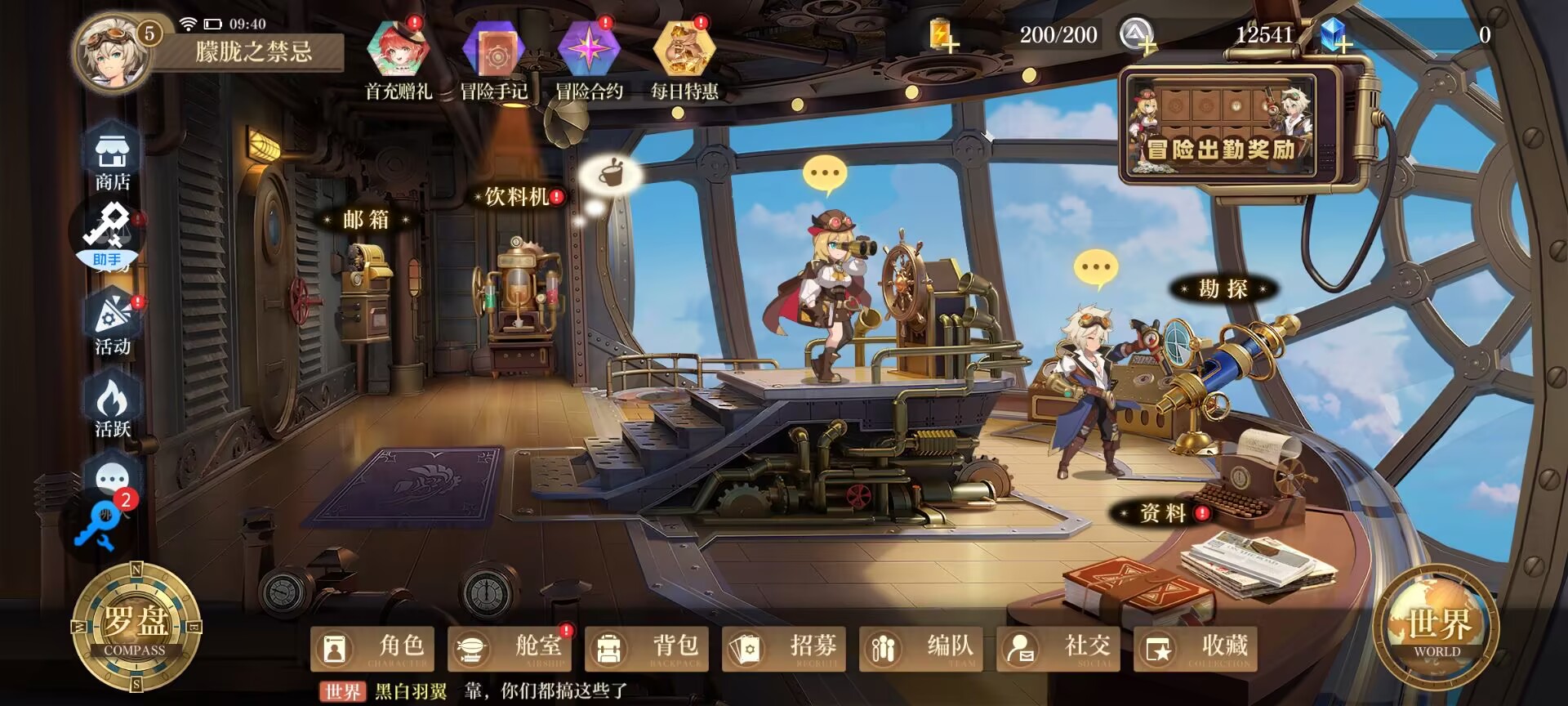The image size is (1568, 706).
Task: Open the 活跃 activity panel
Action: pos(112,407)
